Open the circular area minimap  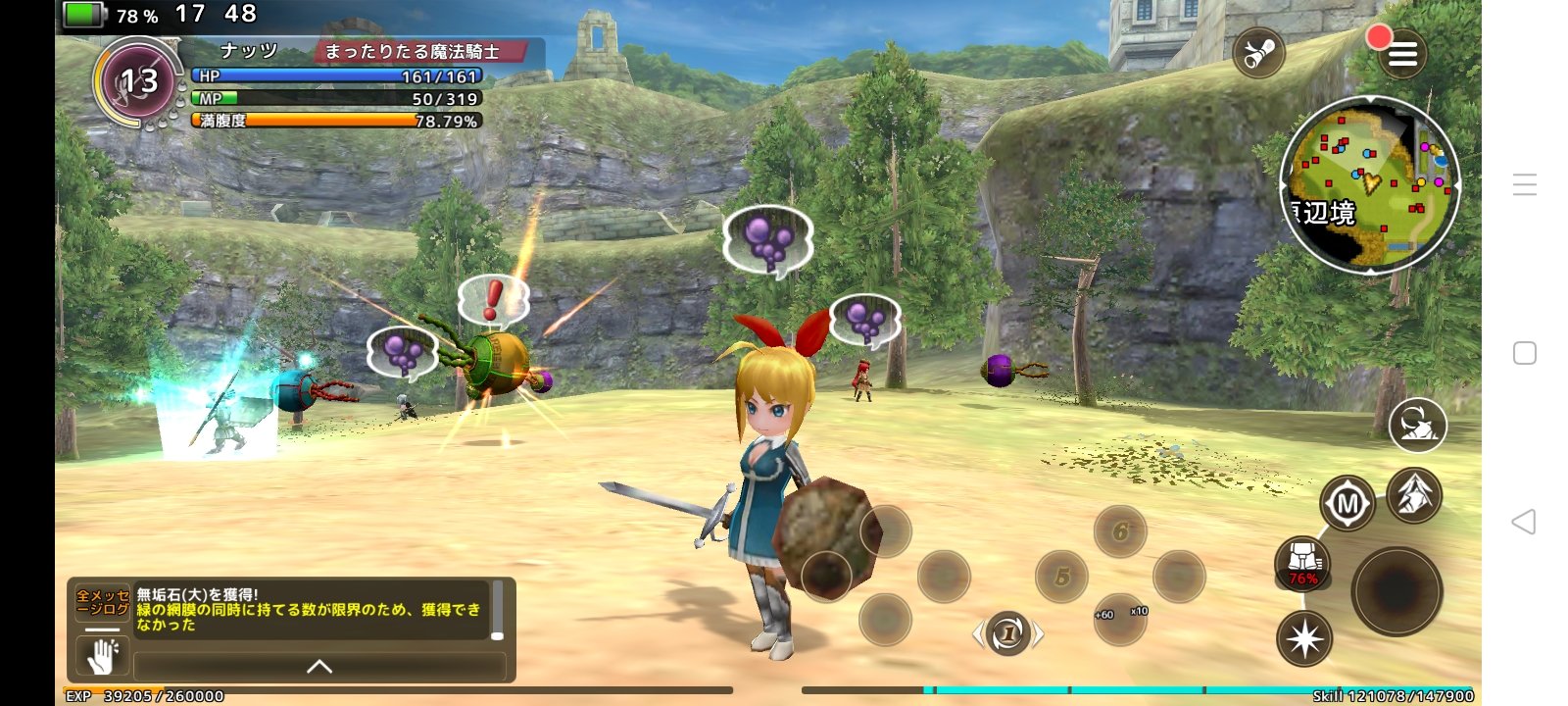point(1370,184)
